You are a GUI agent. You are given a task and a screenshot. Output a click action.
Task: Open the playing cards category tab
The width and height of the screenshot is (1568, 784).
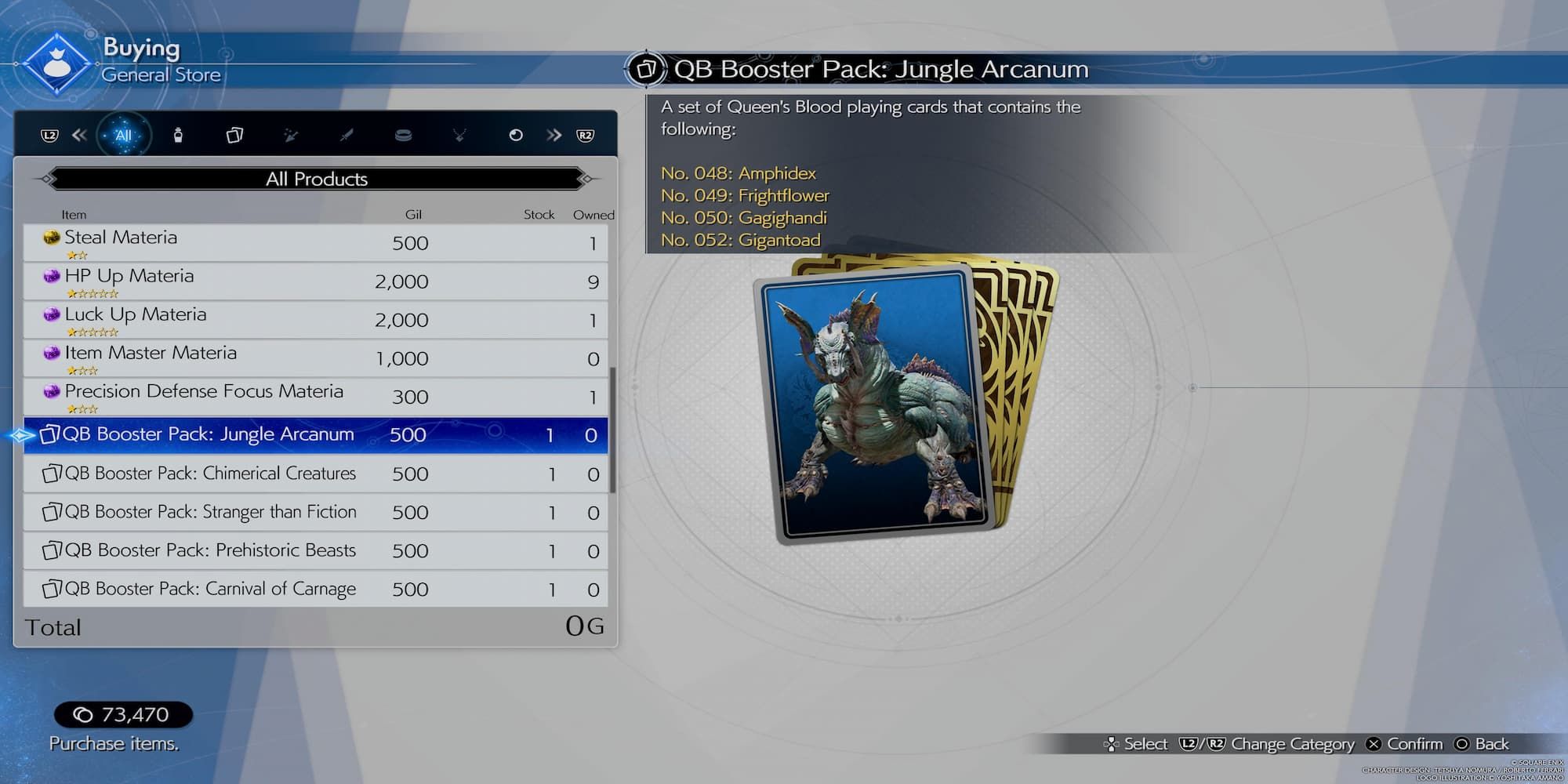coord(234,136)
